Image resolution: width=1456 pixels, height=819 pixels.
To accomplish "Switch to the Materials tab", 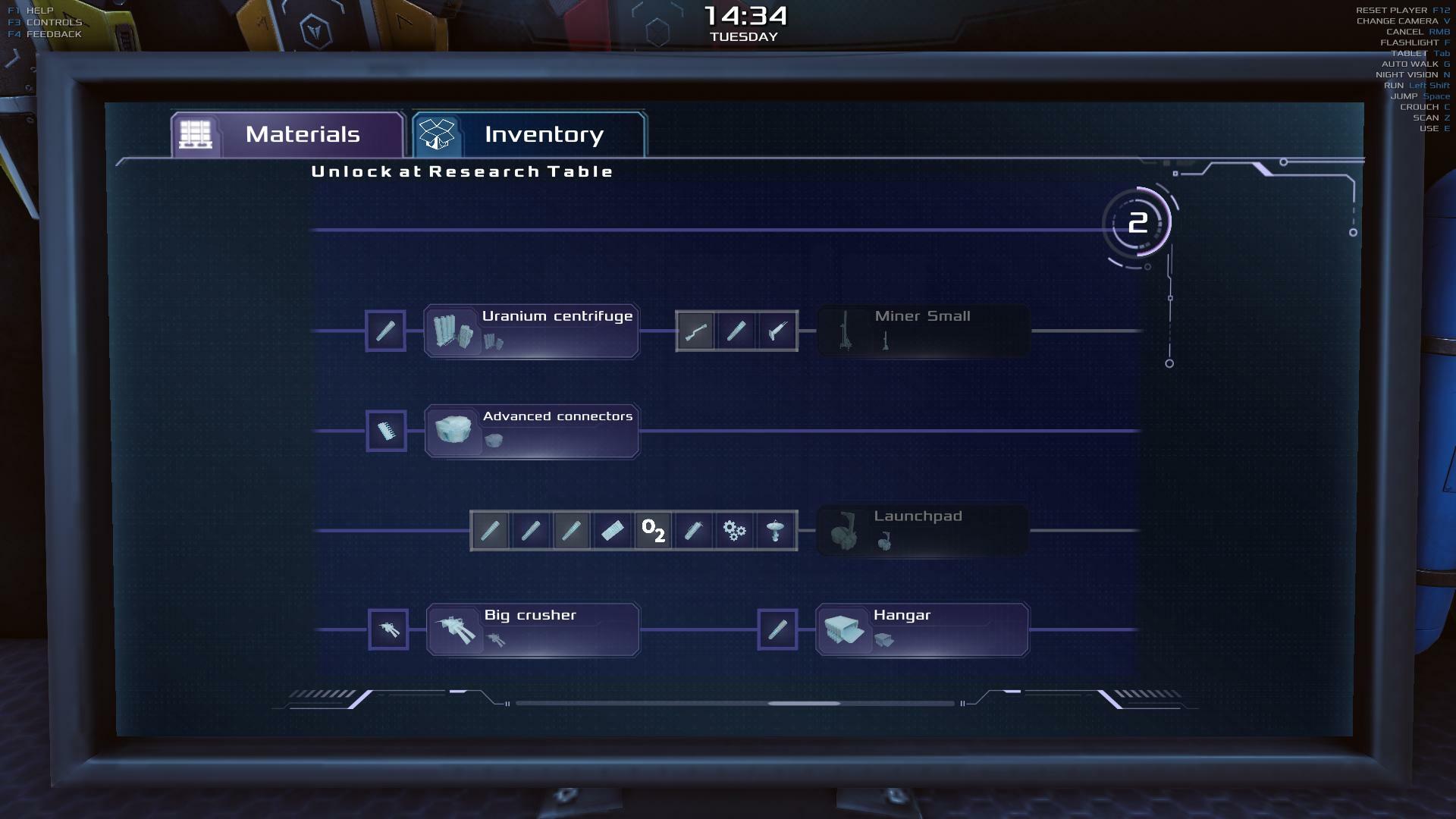I will pyautogui.click(x=288, y=135).
